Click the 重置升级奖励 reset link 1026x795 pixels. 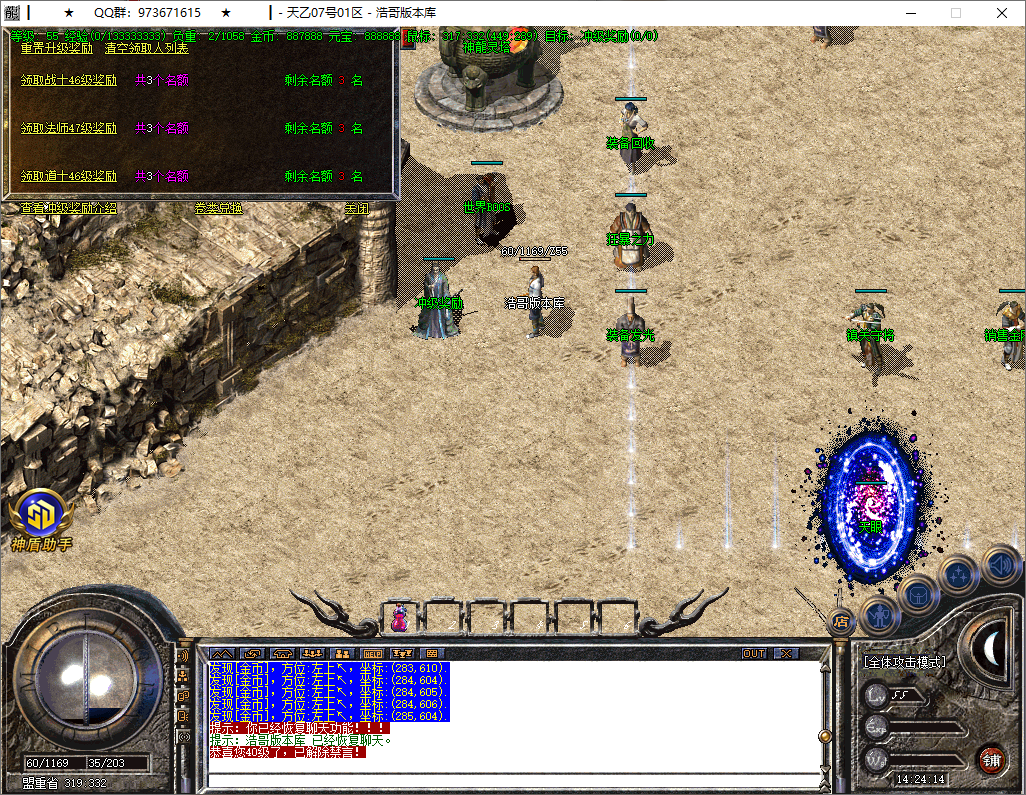click(57, 47)
